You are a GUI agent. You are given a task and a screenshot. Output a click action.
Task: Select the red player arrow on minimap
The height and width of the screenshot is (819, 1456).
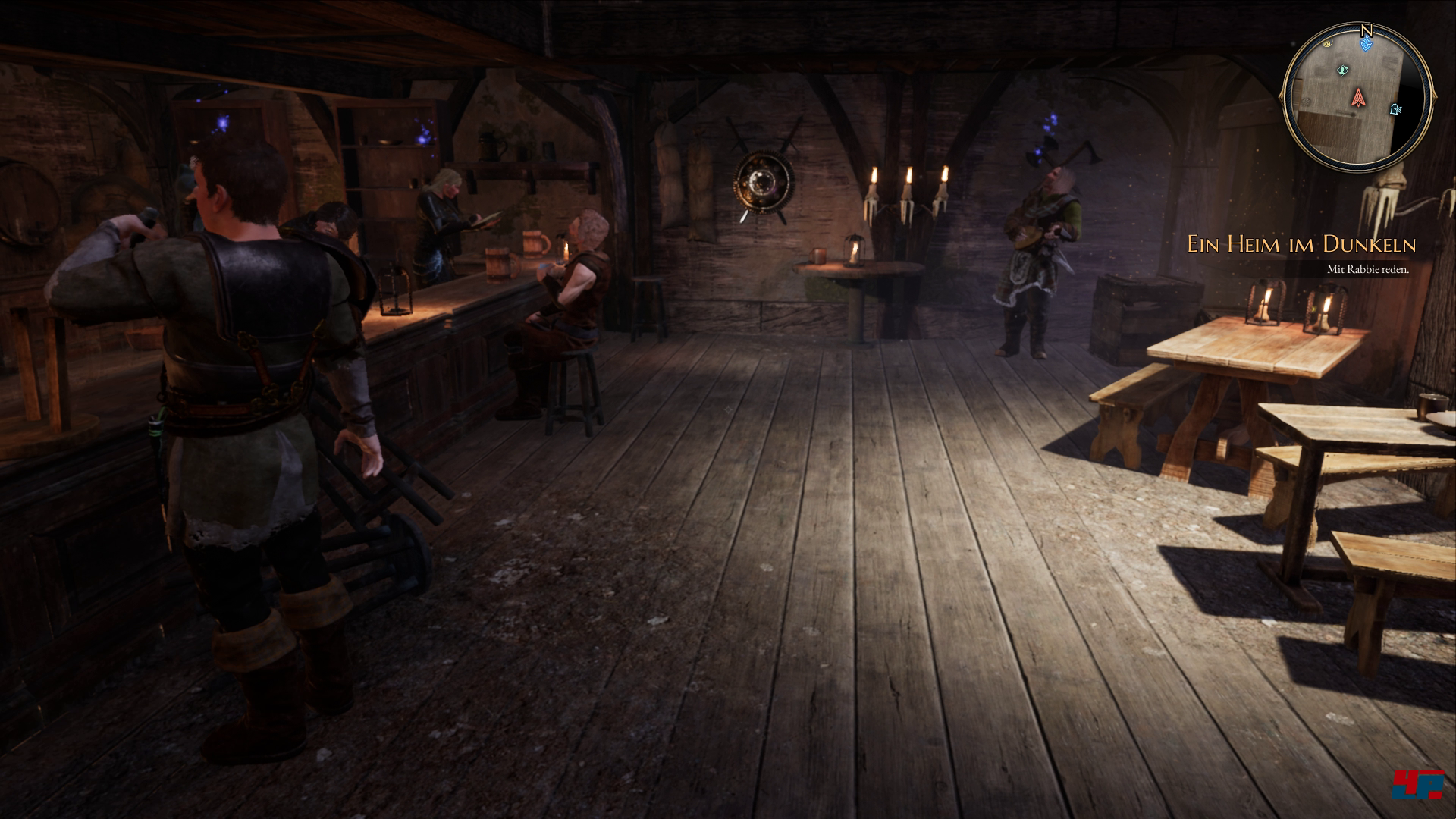(x=1357, y=96)
